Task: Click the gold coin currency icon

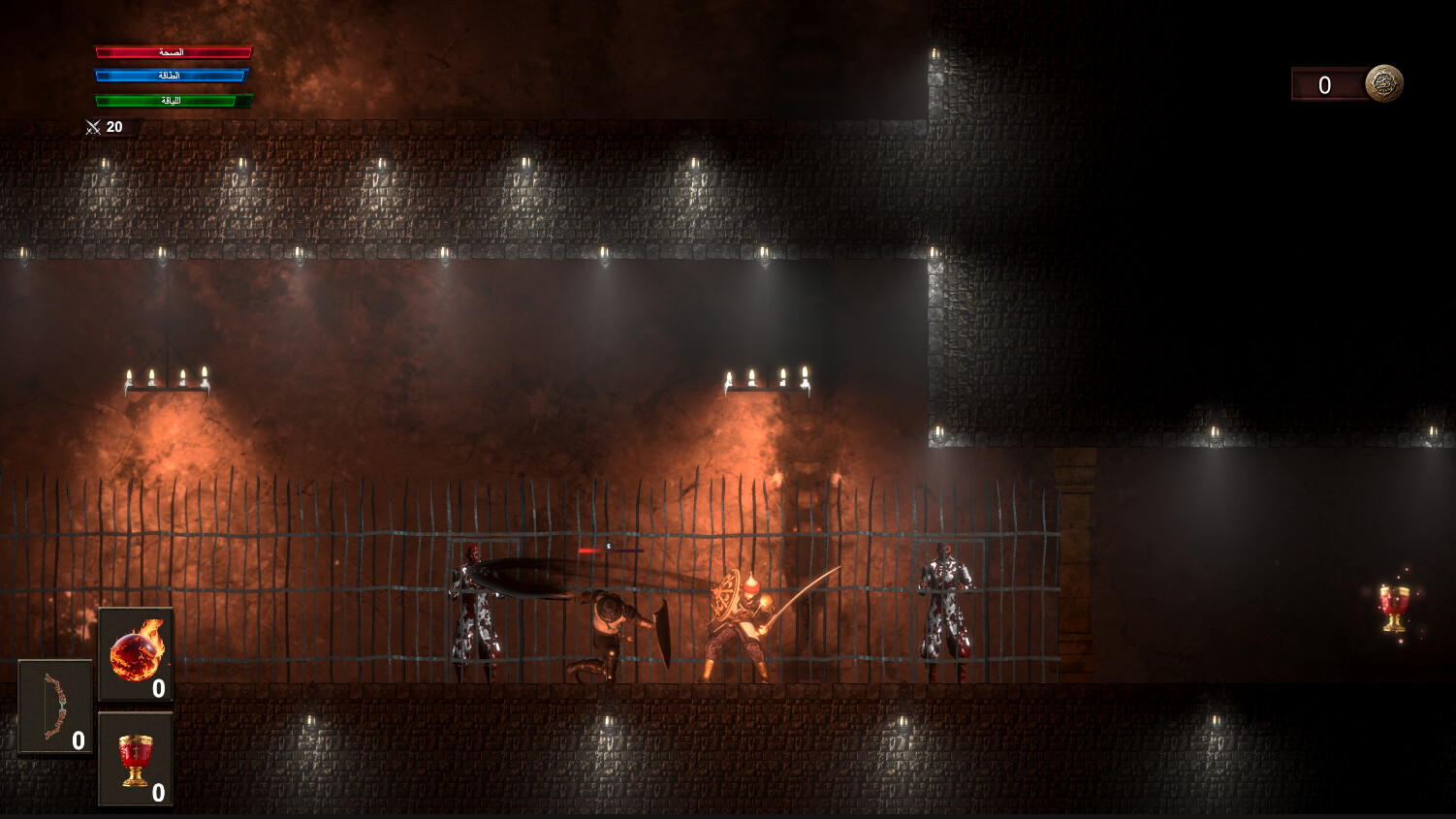Action: [1385, 85]
